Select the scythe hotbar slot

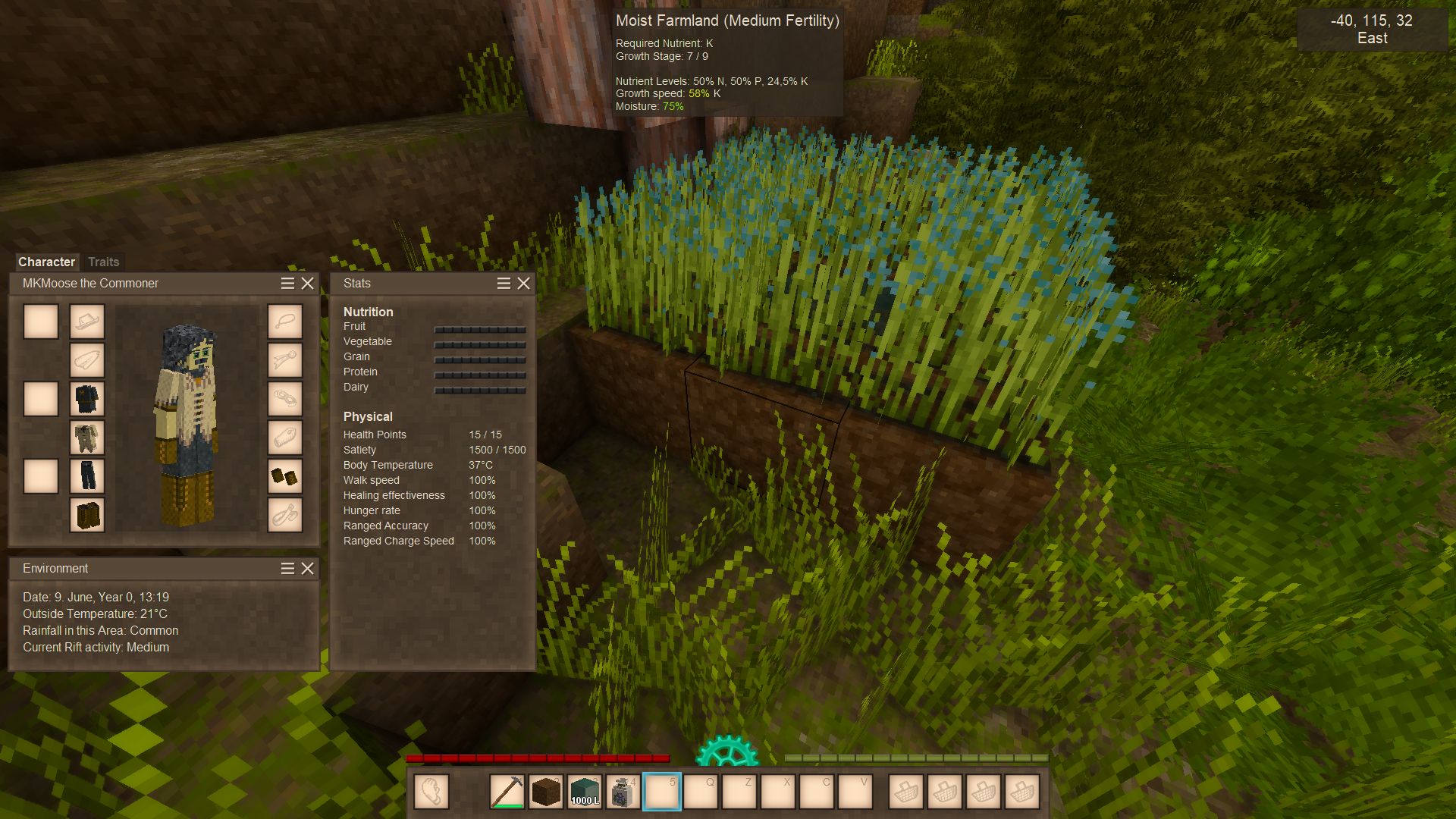pos(507,792)
